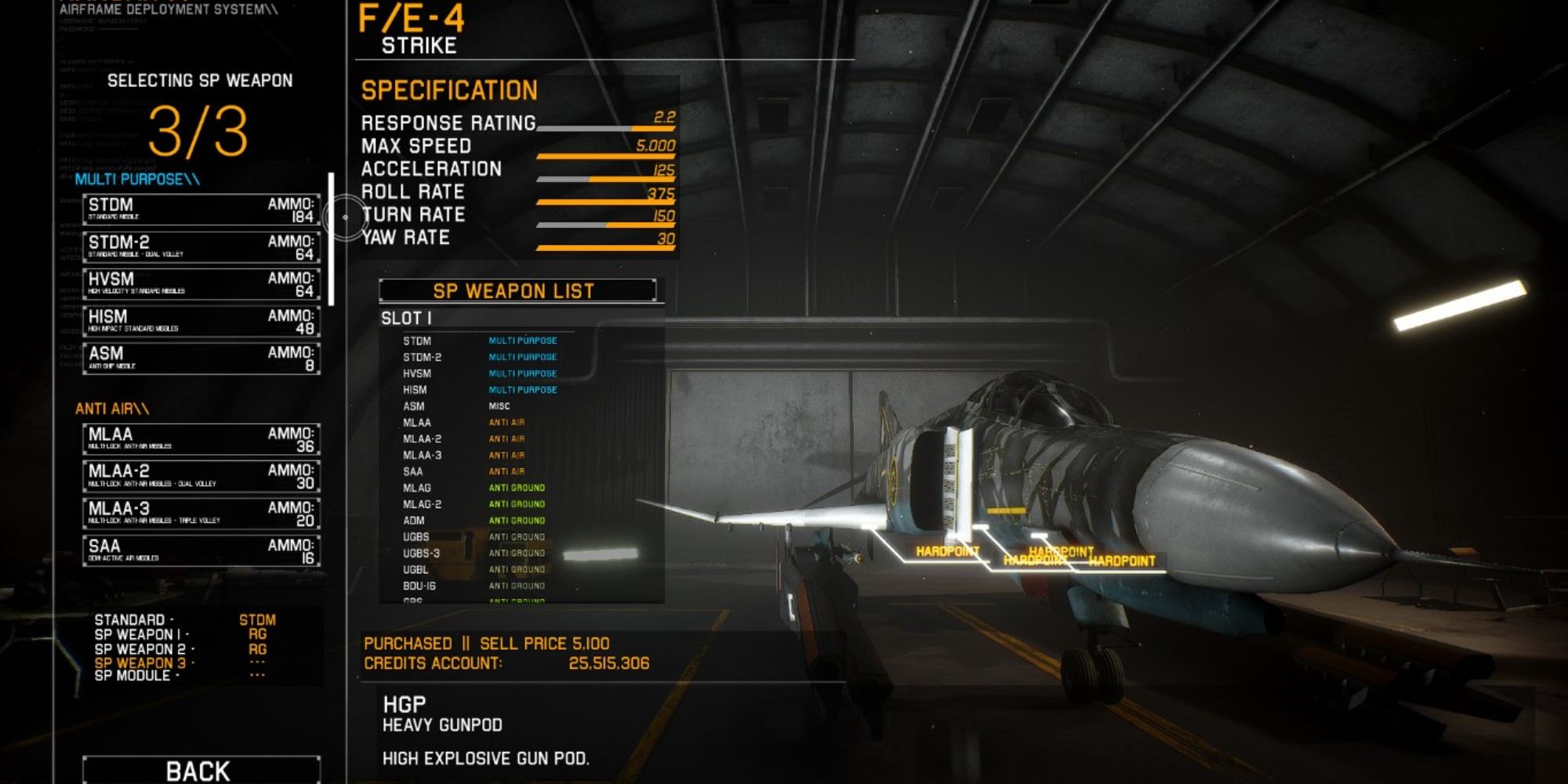Select the rightmost HARDPOINT marker

pos(1123,560)
